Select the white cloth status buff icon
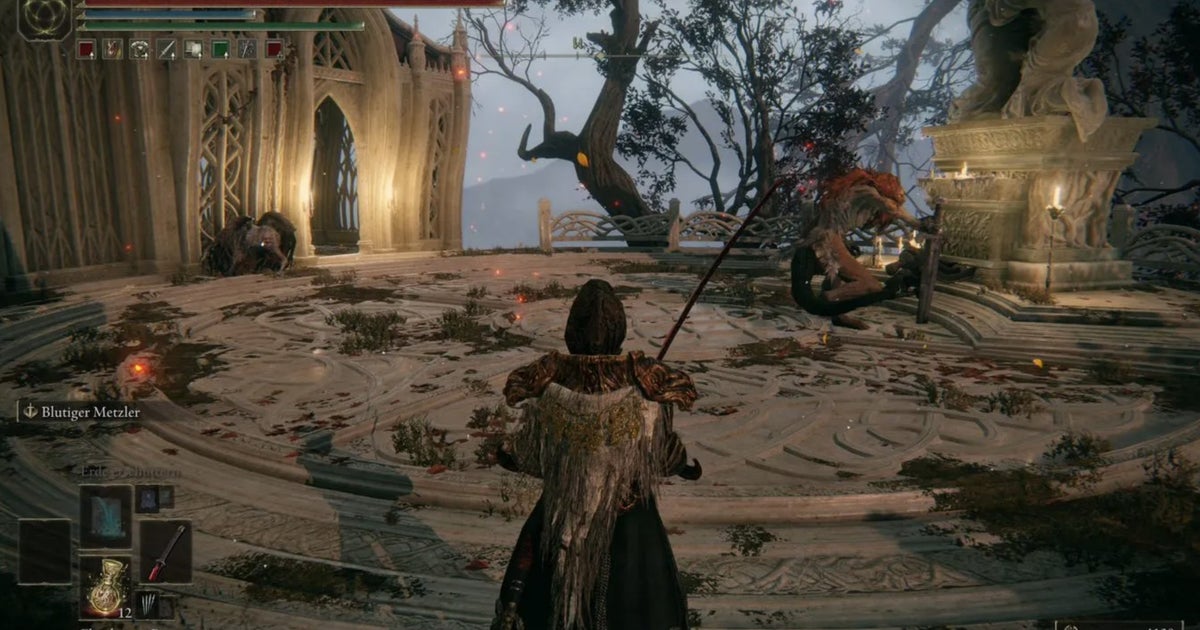Image resolution: width=1200 pixels, height=630 pixels. pyautogui.click(x=193, y=48)
